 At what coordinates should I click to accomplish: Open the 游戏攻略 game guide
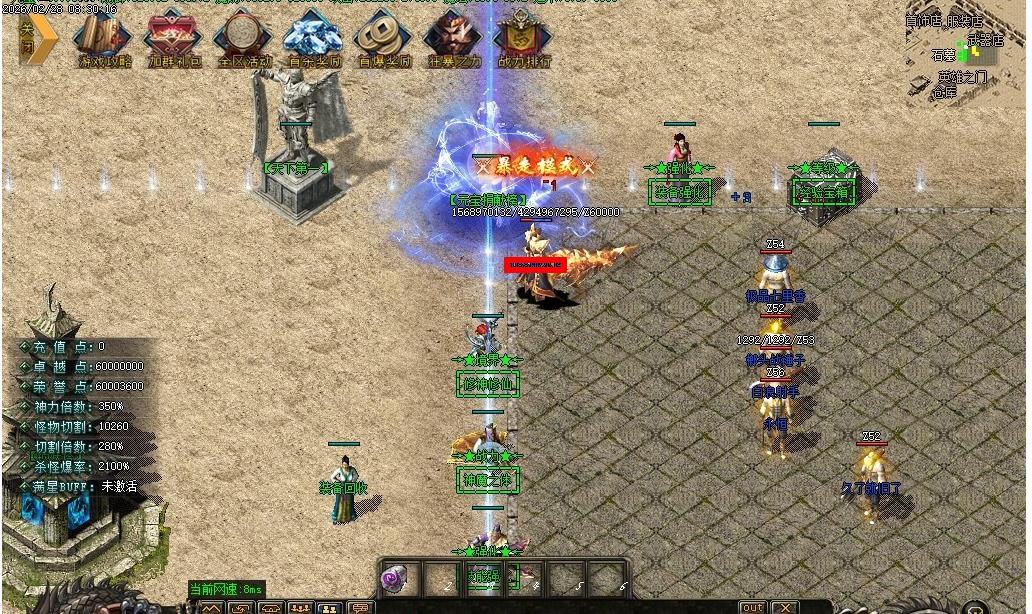point(104,40)
